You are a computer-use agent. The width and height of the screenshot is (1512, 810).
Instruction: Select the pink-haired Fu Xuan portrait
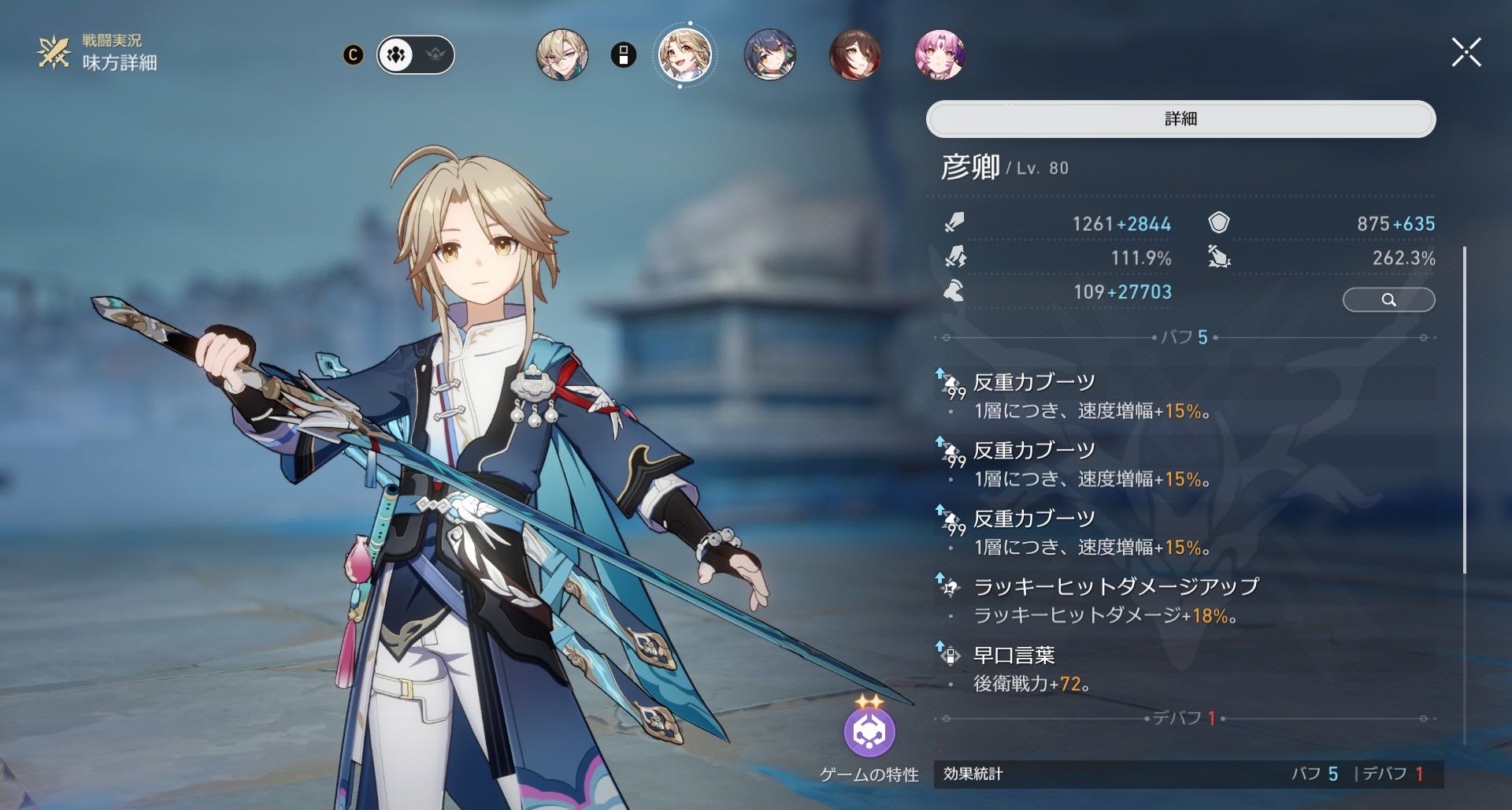pos(939,55)
